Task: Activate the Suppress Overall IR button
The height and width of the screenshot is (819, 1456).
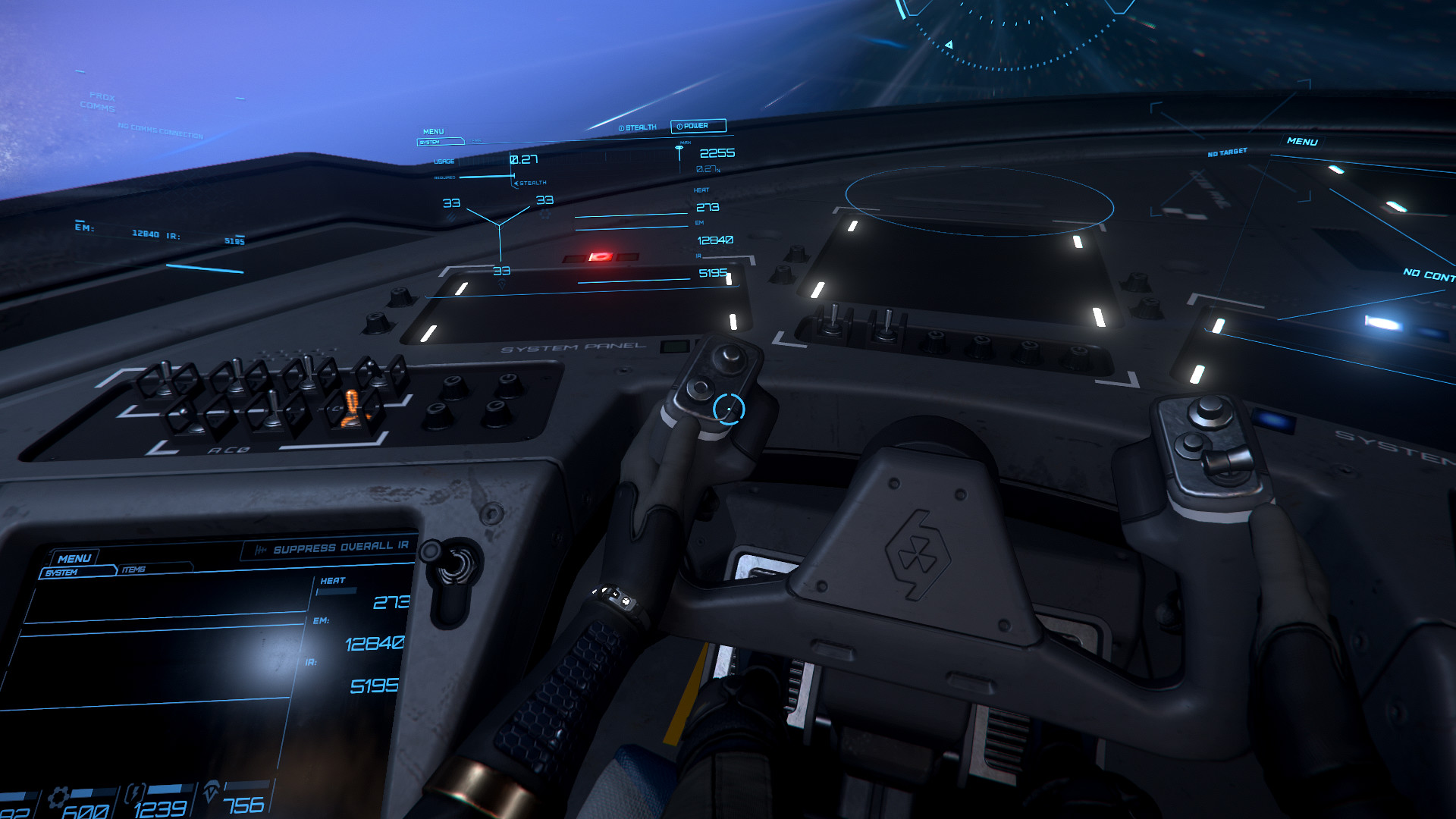Action: [332, 548]
